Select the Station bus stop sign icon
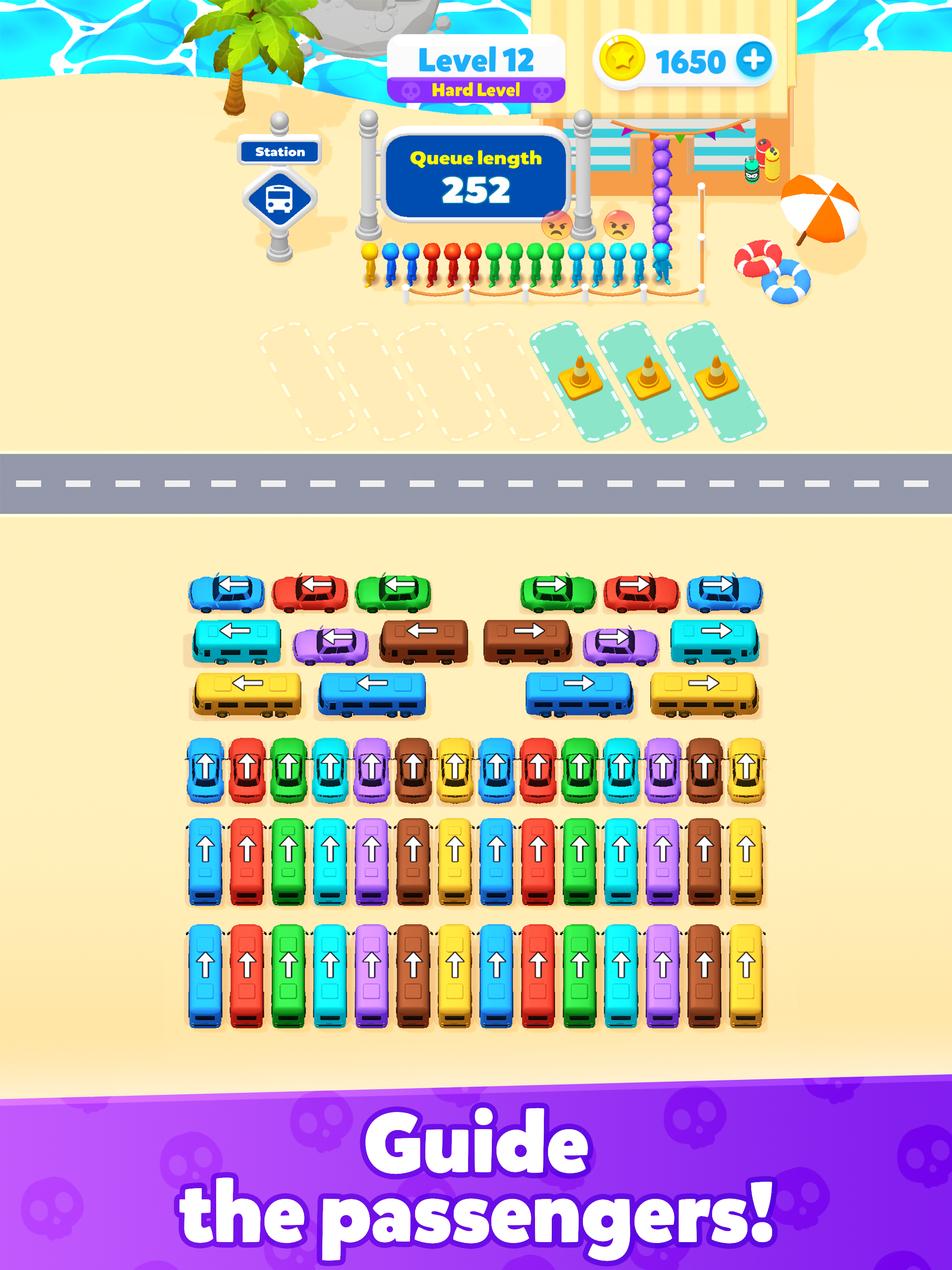This screenshot has width=952, height=1270. (280, 195)
